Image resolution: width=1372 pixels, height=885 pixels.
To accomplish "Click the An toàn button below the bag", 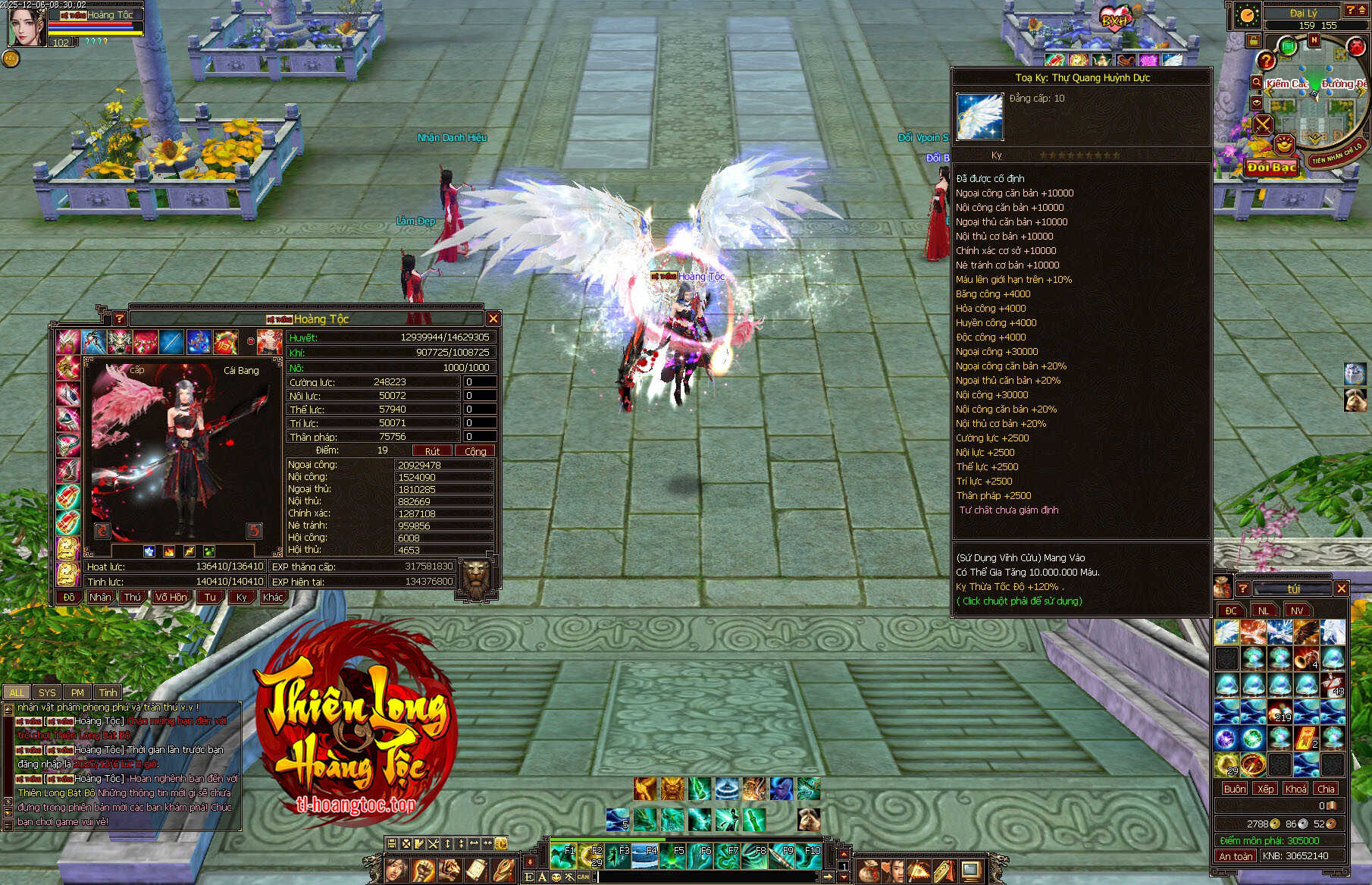I will pyautogui.click(x=1236, y=856).
